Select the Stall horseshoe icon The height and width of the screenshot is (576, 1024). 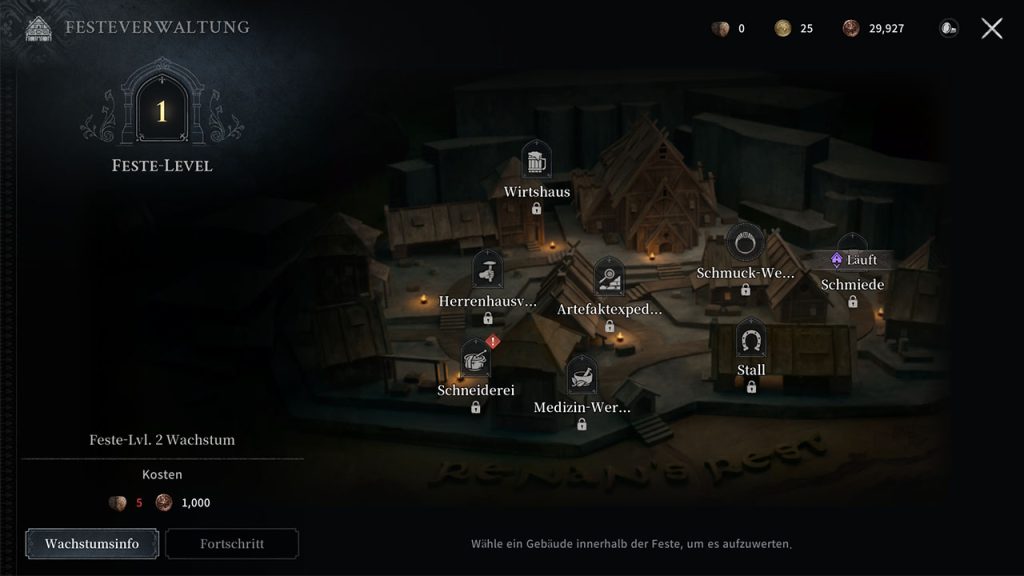click(751, 341)
